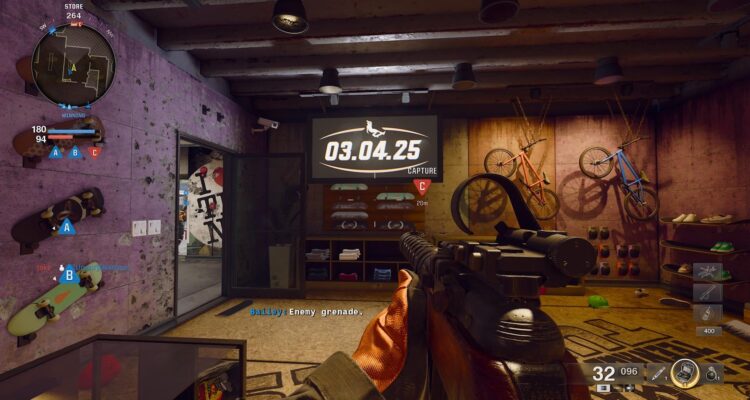Image resolution: width=750 pixels, height=400 pixels.
Task: Select the bottom scorestreak radio icon
Action: tap(706, 314)
